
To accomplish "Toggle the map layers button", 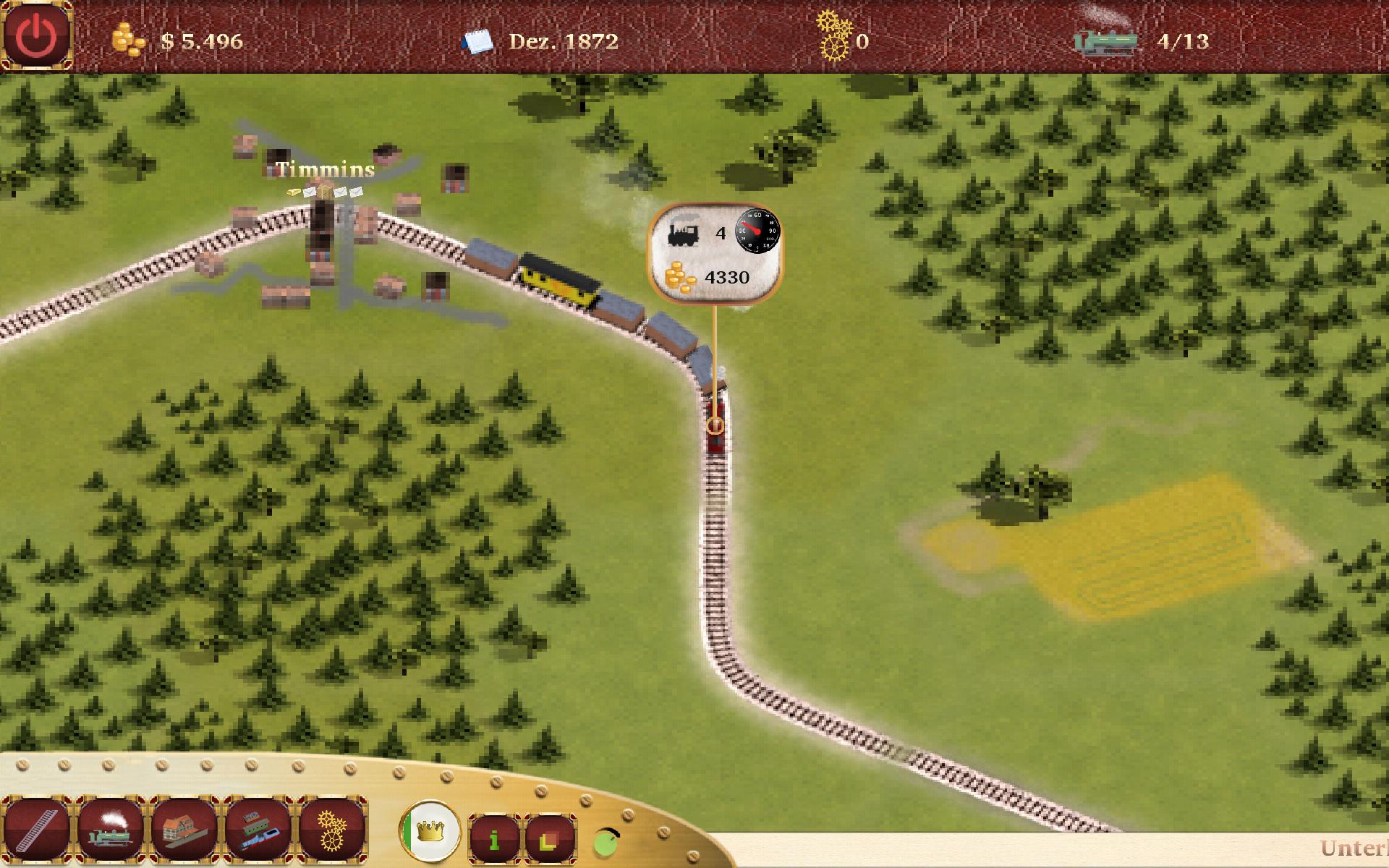I will [x=550, y=839].
